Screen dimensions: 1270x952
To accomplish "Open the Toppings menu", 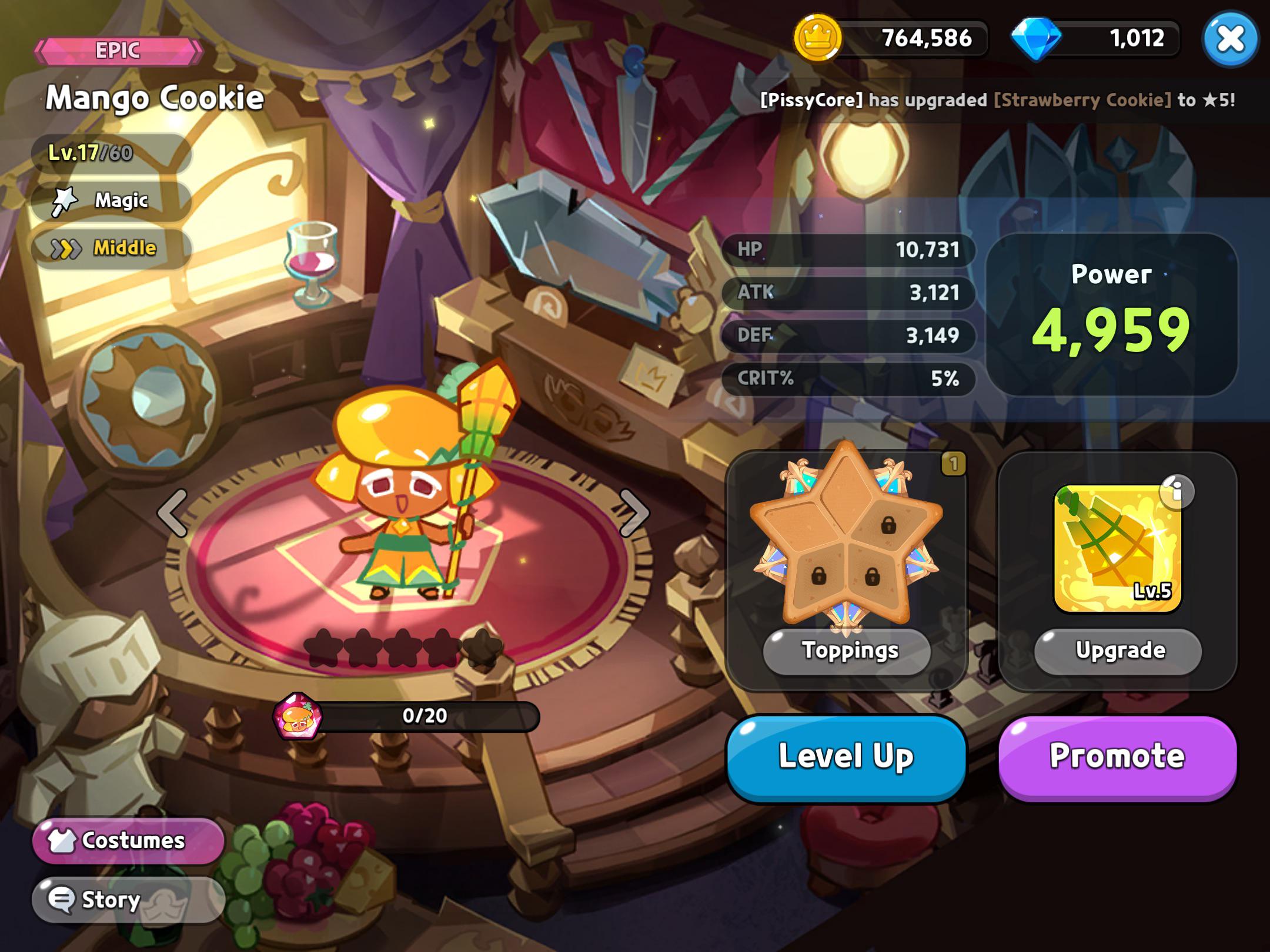I will tap(847, 651).
